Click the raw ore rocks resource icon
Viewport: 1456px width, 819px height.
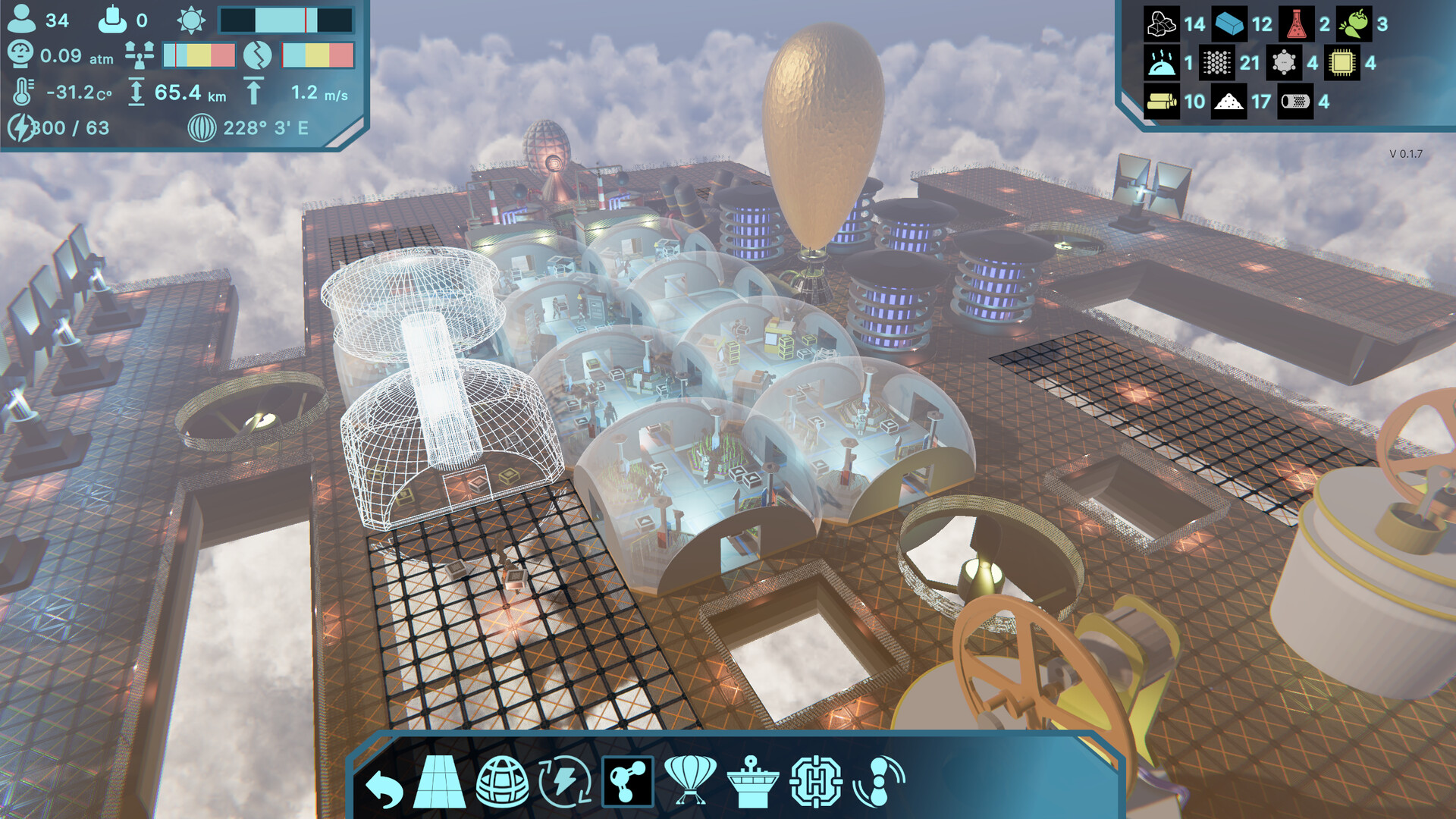pos(1161,24)
